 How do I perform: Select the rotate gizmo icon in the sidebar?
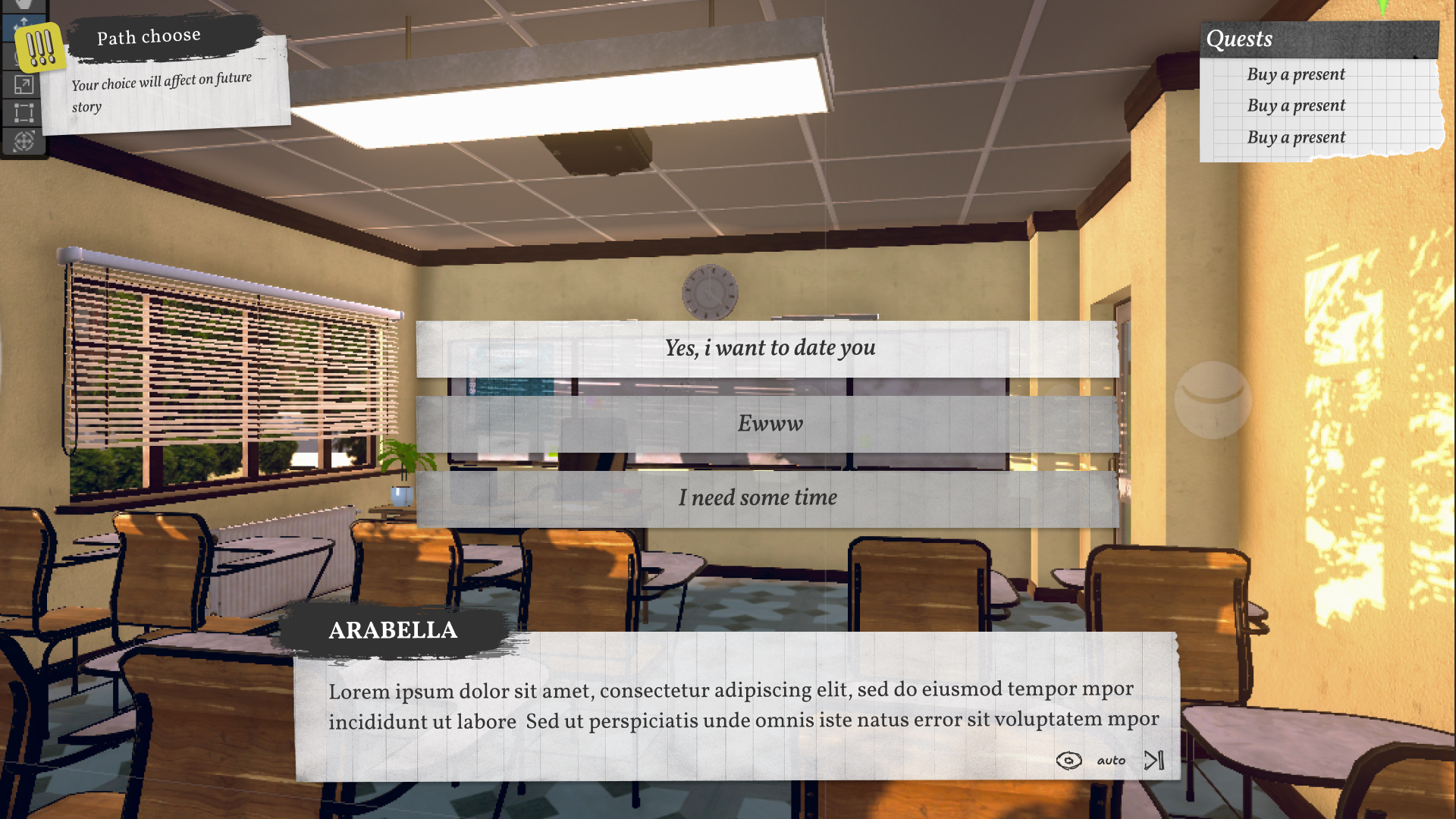[x=23, y=141]
